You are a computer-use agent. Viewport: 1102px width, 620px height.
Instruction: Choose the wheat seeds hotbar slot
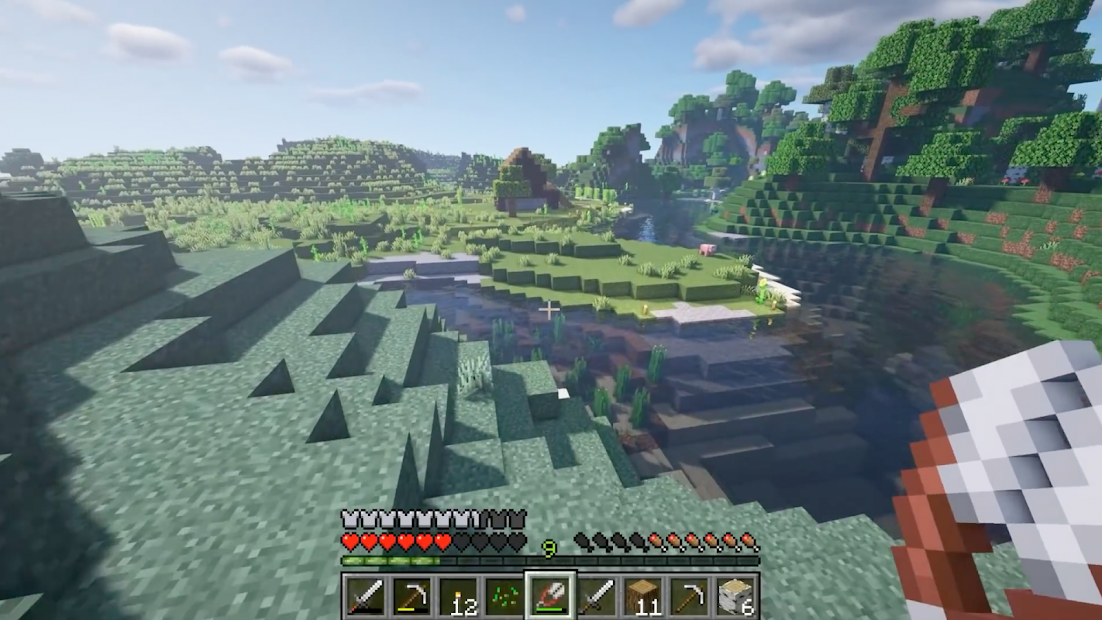point(505,597)
